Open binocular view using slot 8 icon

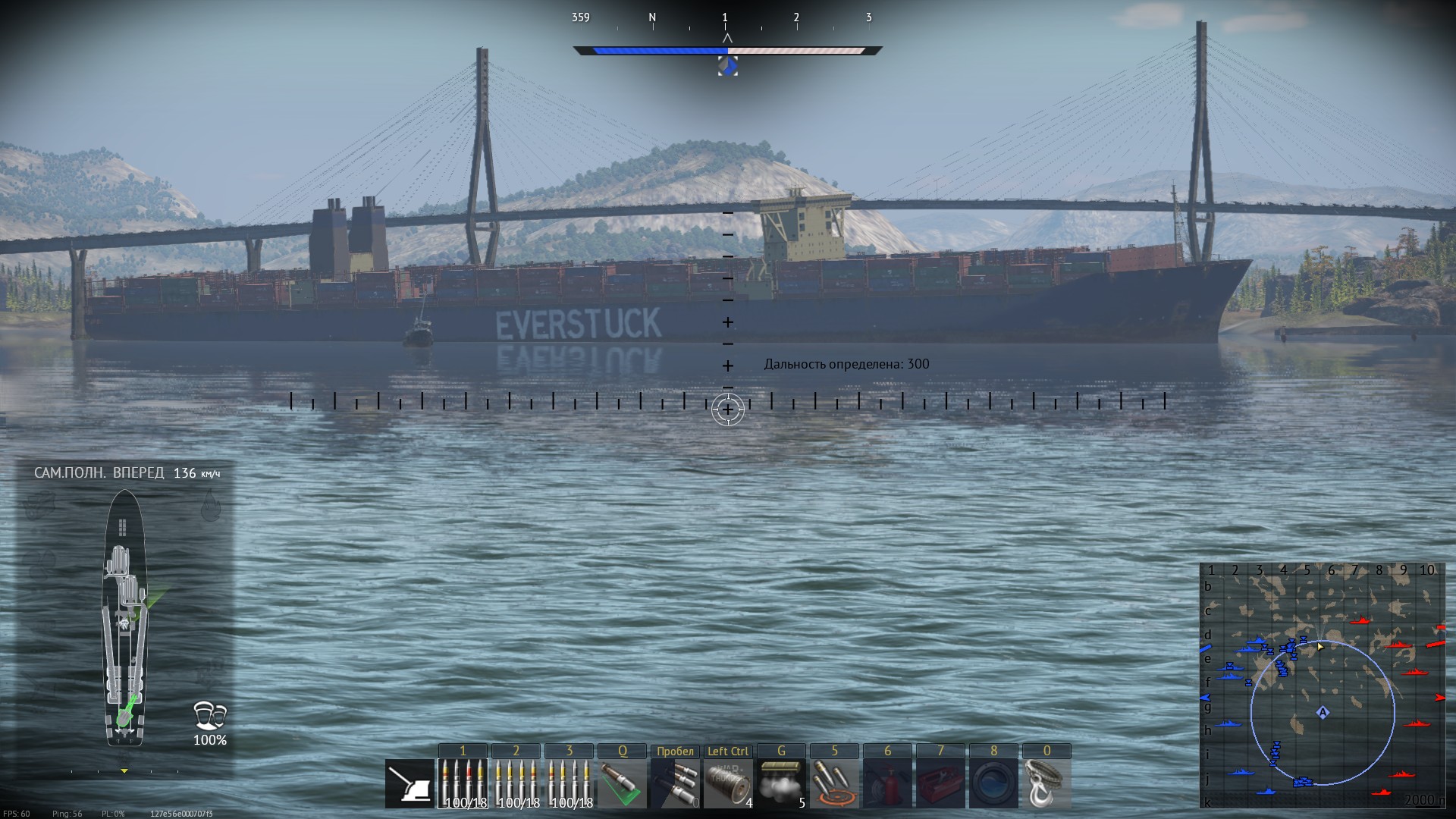[993, 781]
